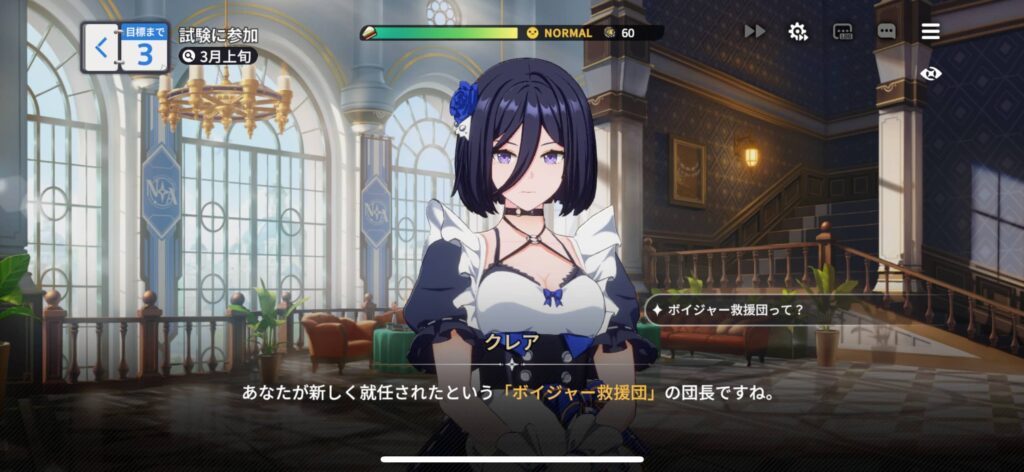Image resolution: width=1024 pixels, height=472 pixels.
Task: Go back with the blue left-arrow button
Action: (99, 47)
